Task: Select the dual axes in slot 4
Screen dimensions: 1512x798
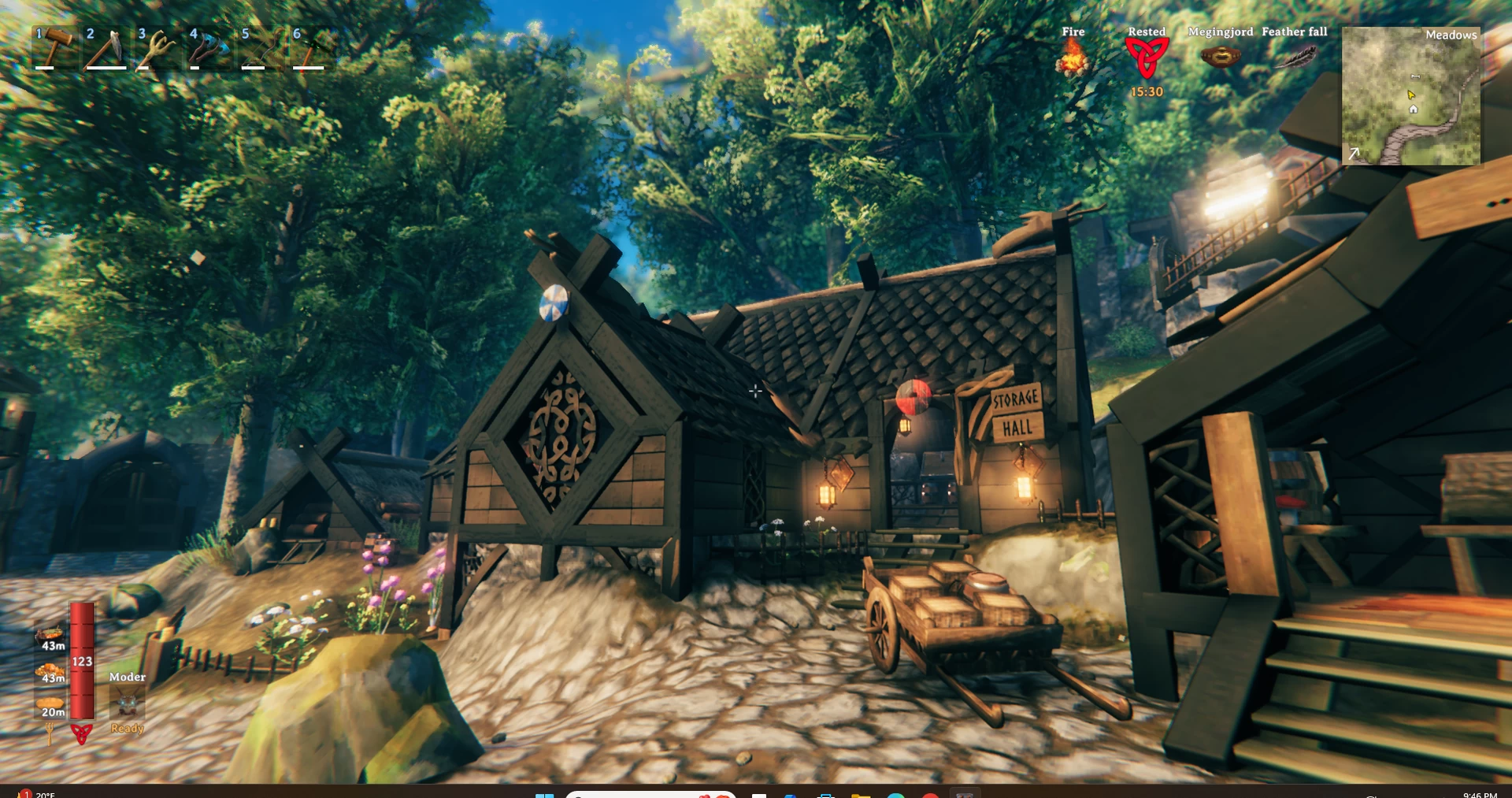Action: [209, 49]
